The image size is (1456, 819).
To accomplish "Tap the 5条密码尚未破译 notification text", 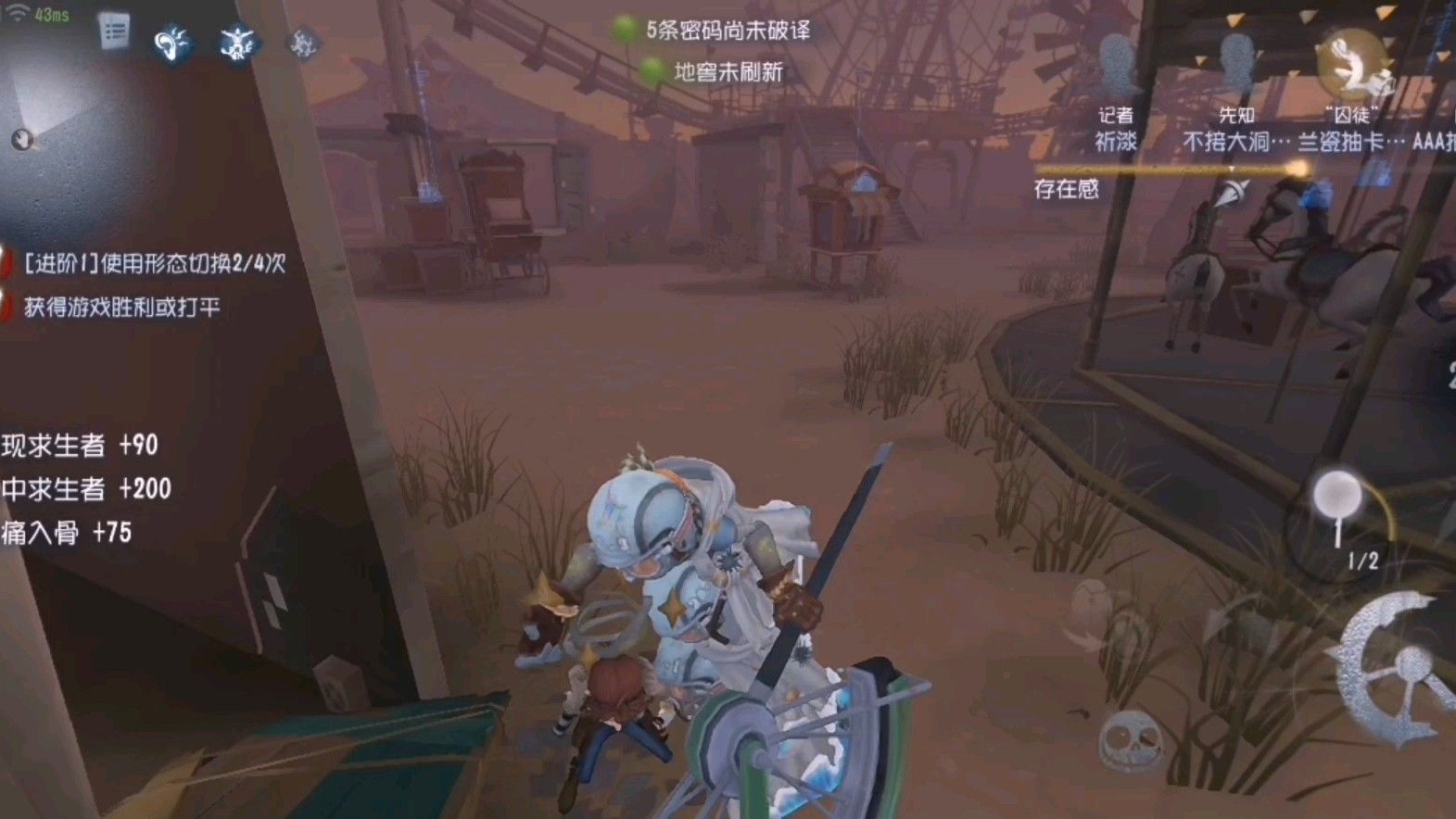I will point(728,29).
